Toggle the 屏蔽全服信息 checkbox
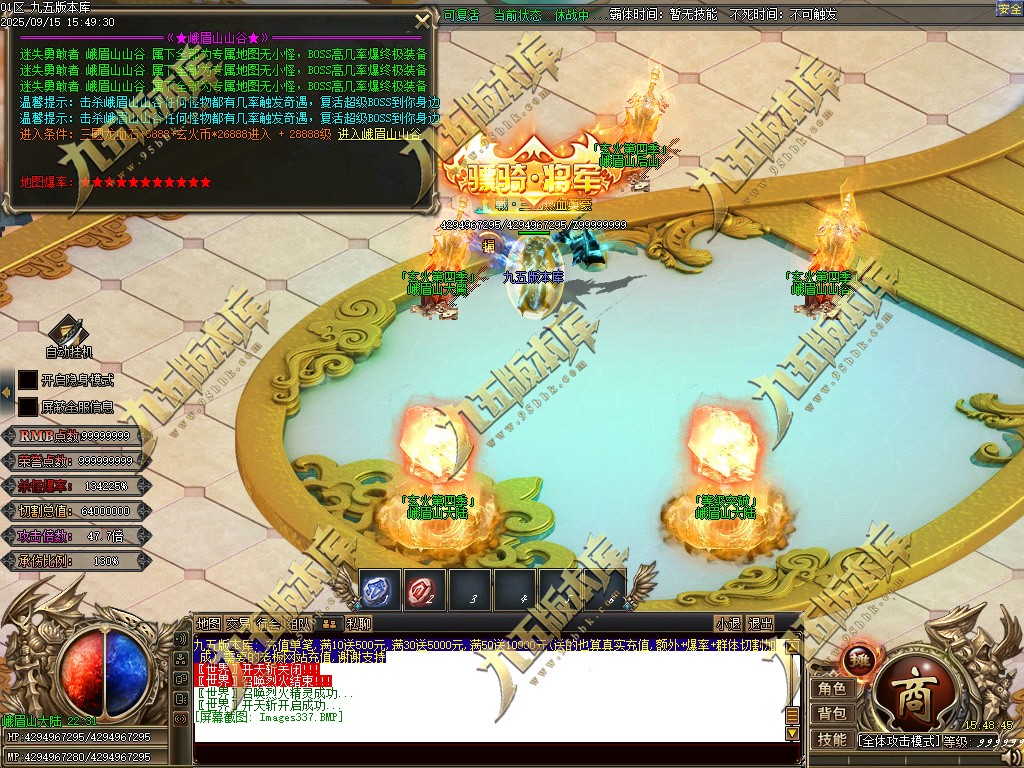 point(28,407)
